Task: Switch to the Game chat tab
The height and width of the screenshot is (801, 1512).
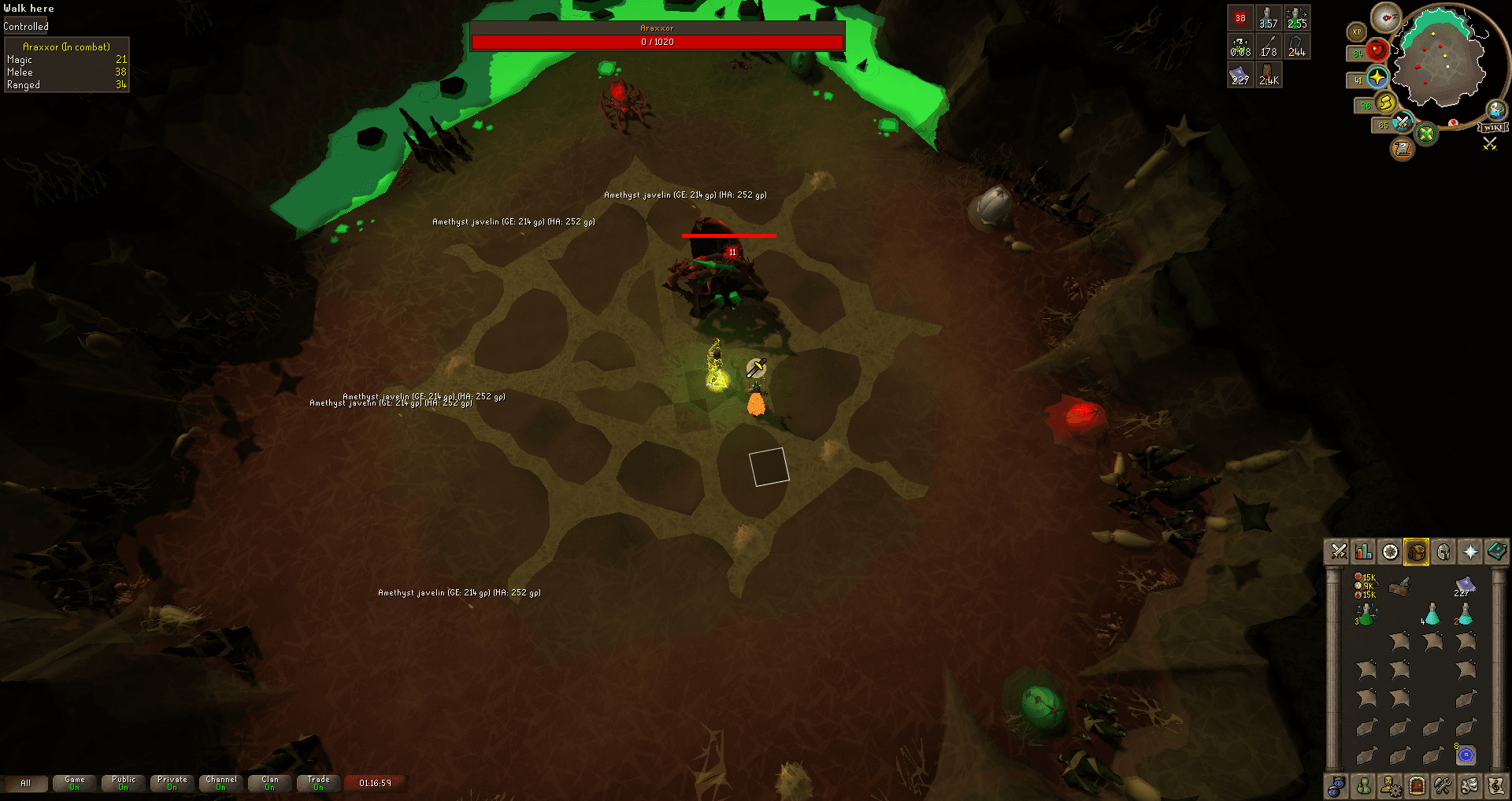Action: coord(74,784)
